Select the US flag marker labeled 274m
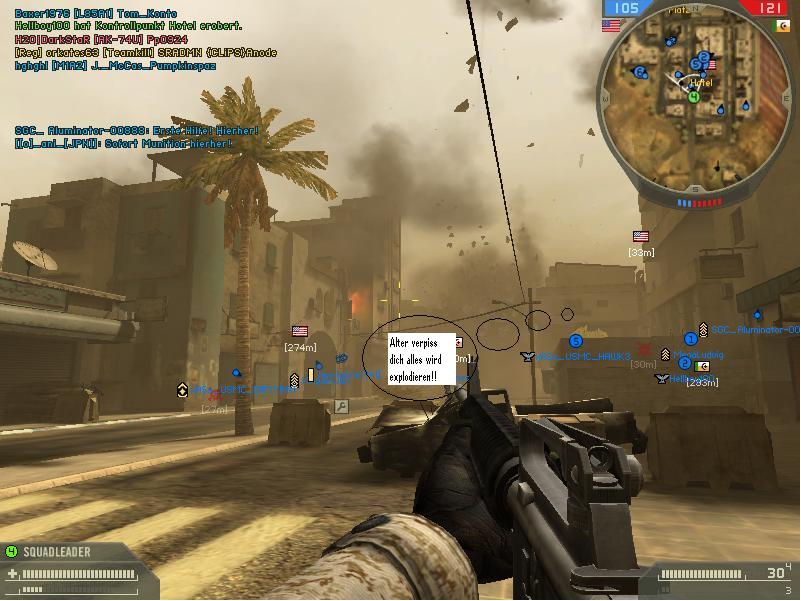 [x=300, y=331]
